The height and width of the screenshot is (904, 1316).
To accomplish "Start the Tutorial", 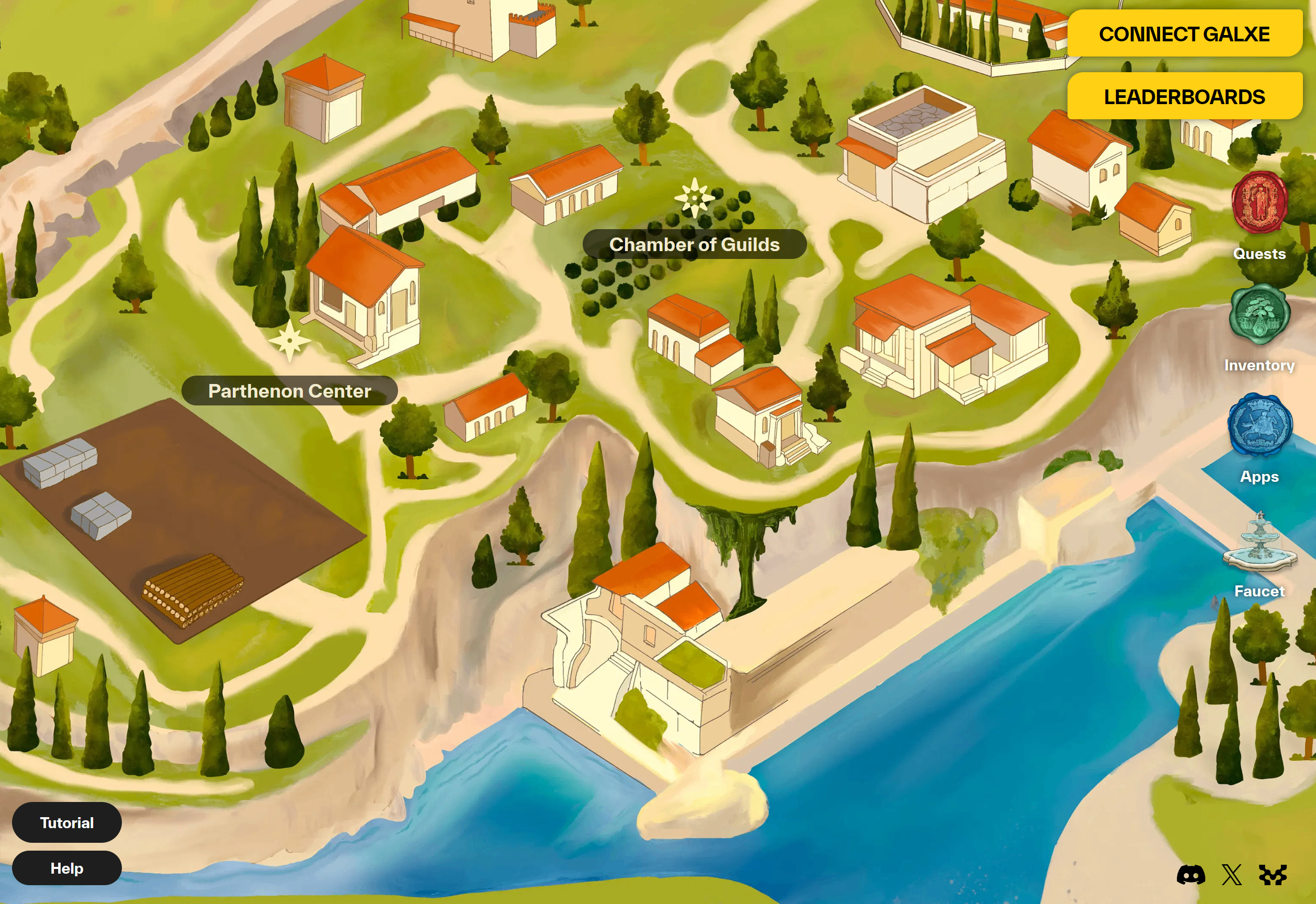I will 67,822.
